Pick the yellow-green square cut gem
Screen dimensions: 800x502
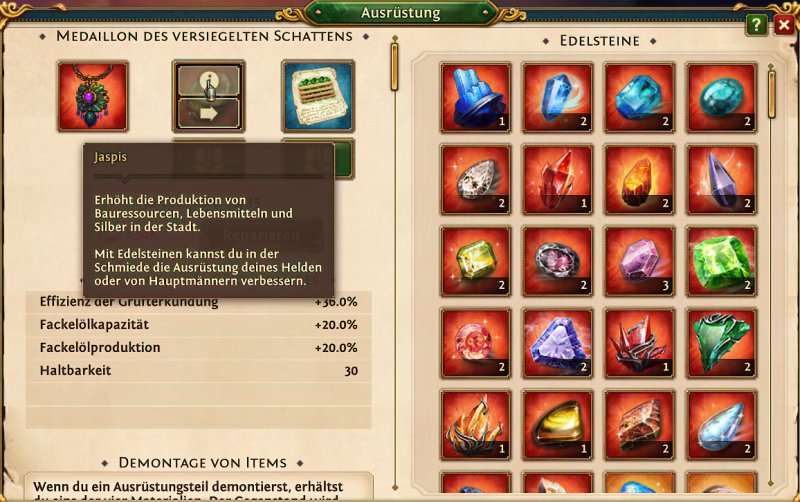pyautogui.click(x=475, y=261)
